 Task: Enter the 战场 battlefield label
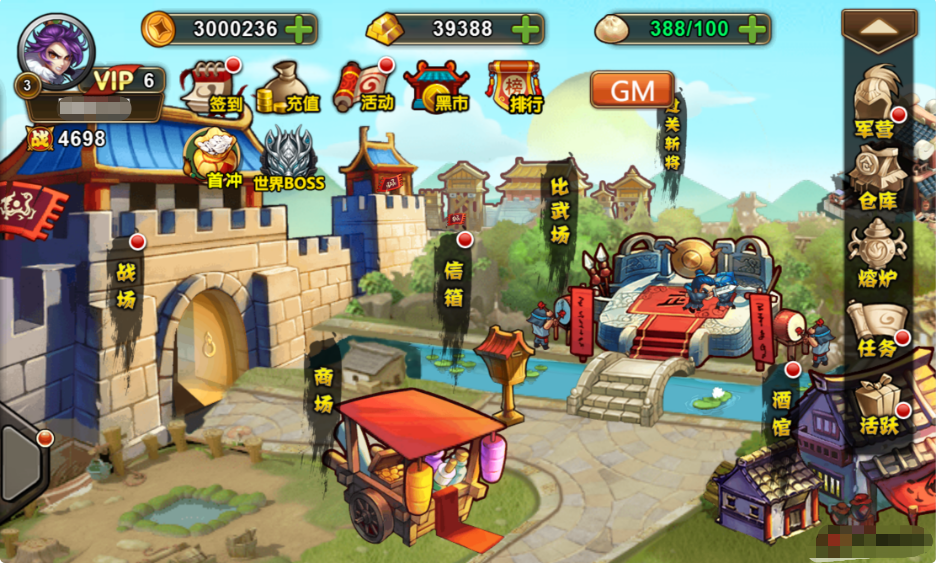point(126,288)
